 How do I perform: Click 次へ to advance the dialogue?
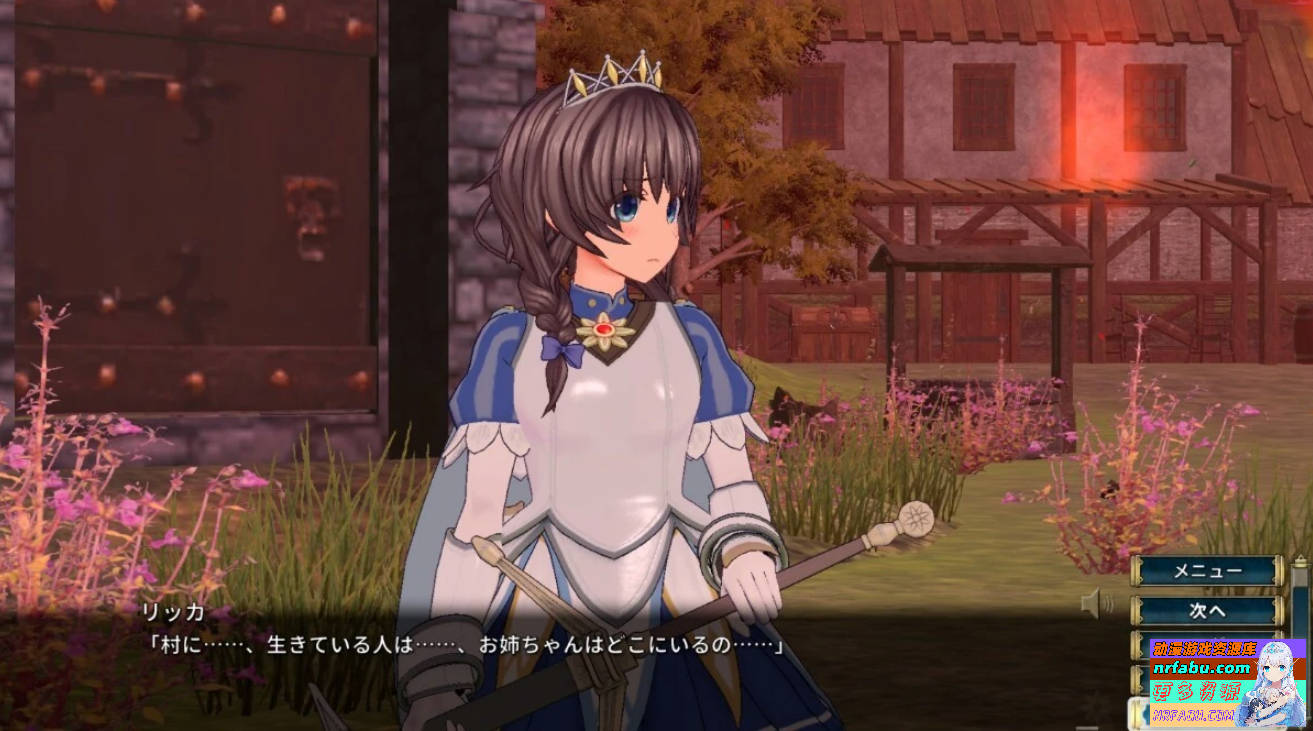point(1206,608)
